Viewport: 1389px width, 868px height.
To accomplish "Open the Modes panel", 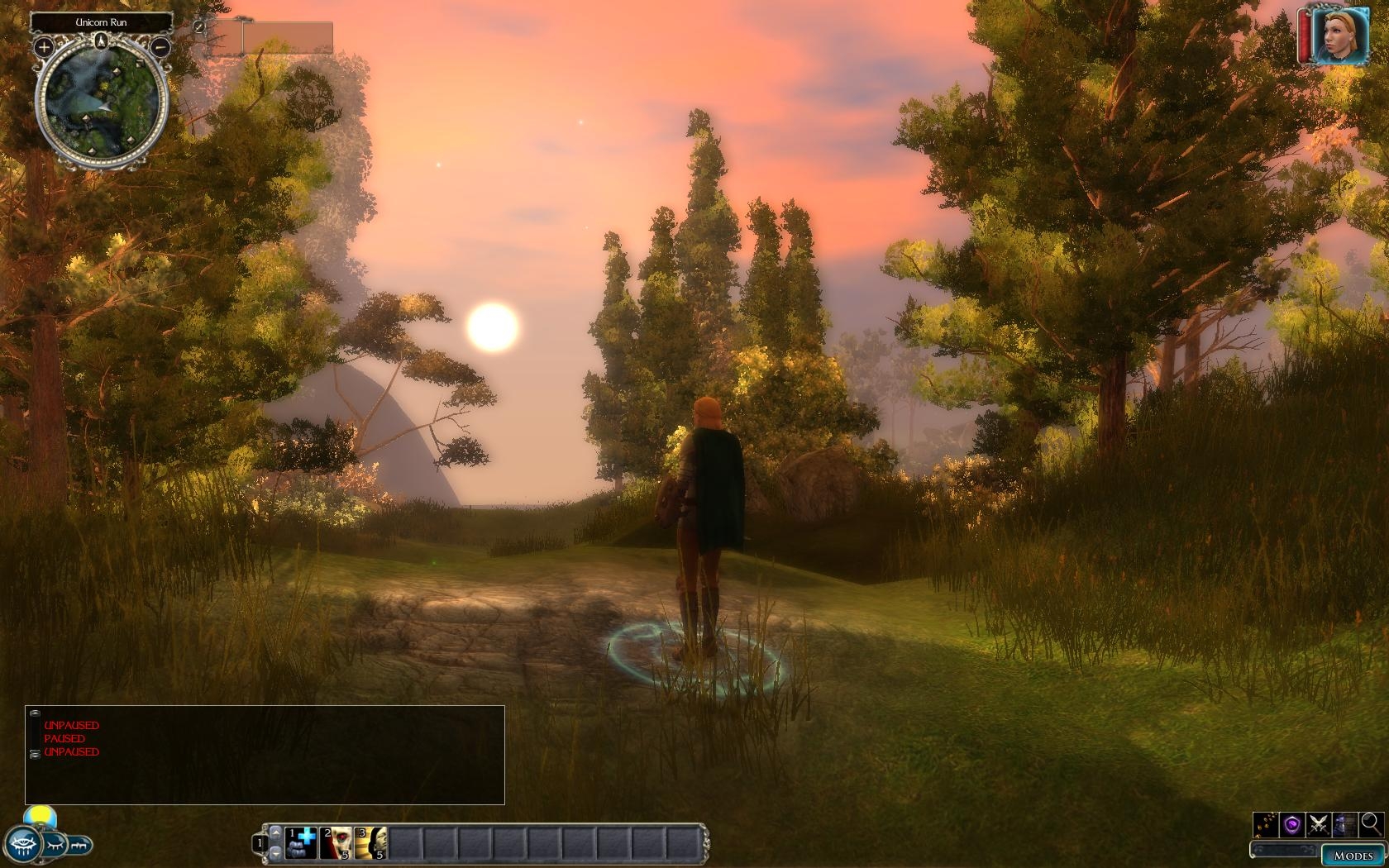I will coord(1353,856).
